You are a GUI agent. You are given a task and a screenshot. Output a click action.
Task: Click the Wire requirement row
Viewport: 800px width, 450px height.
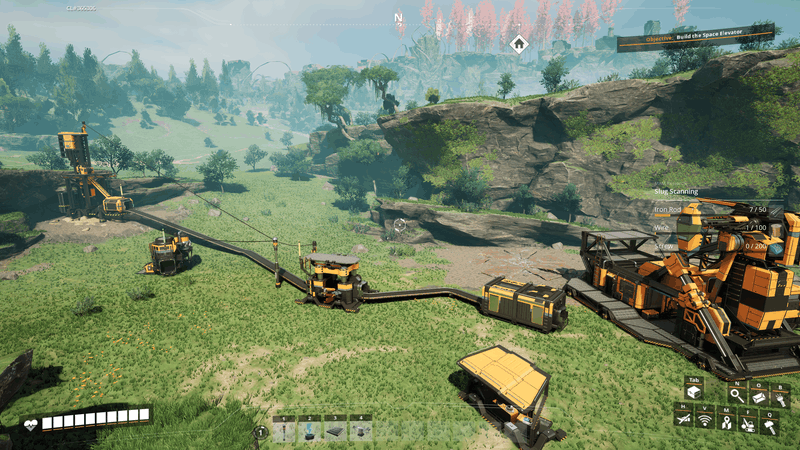click(712, 227)
